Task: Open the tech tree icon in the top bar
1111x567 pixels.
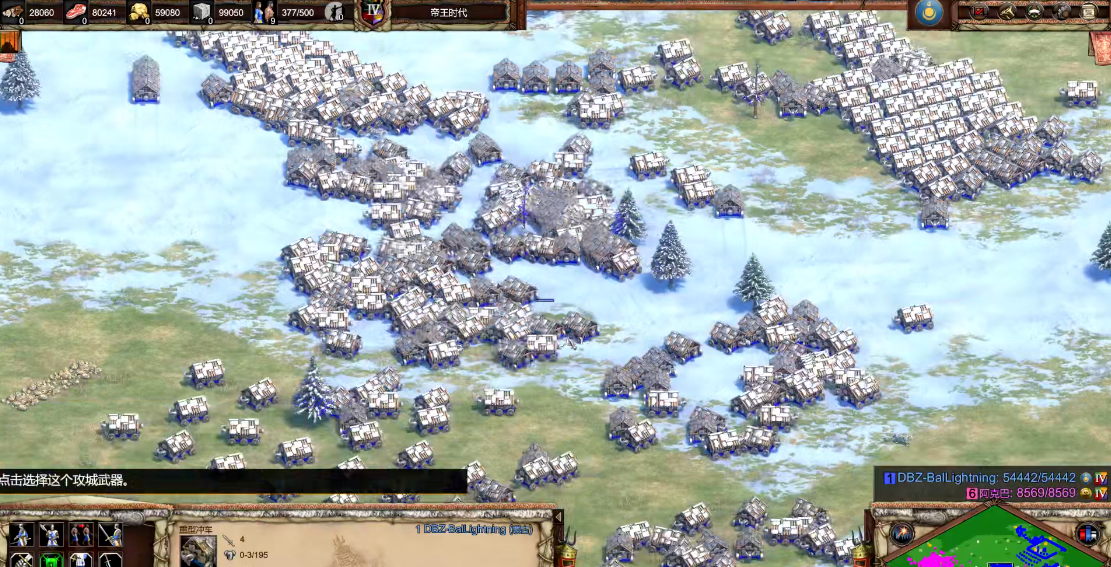Action: click(1007, 11)
